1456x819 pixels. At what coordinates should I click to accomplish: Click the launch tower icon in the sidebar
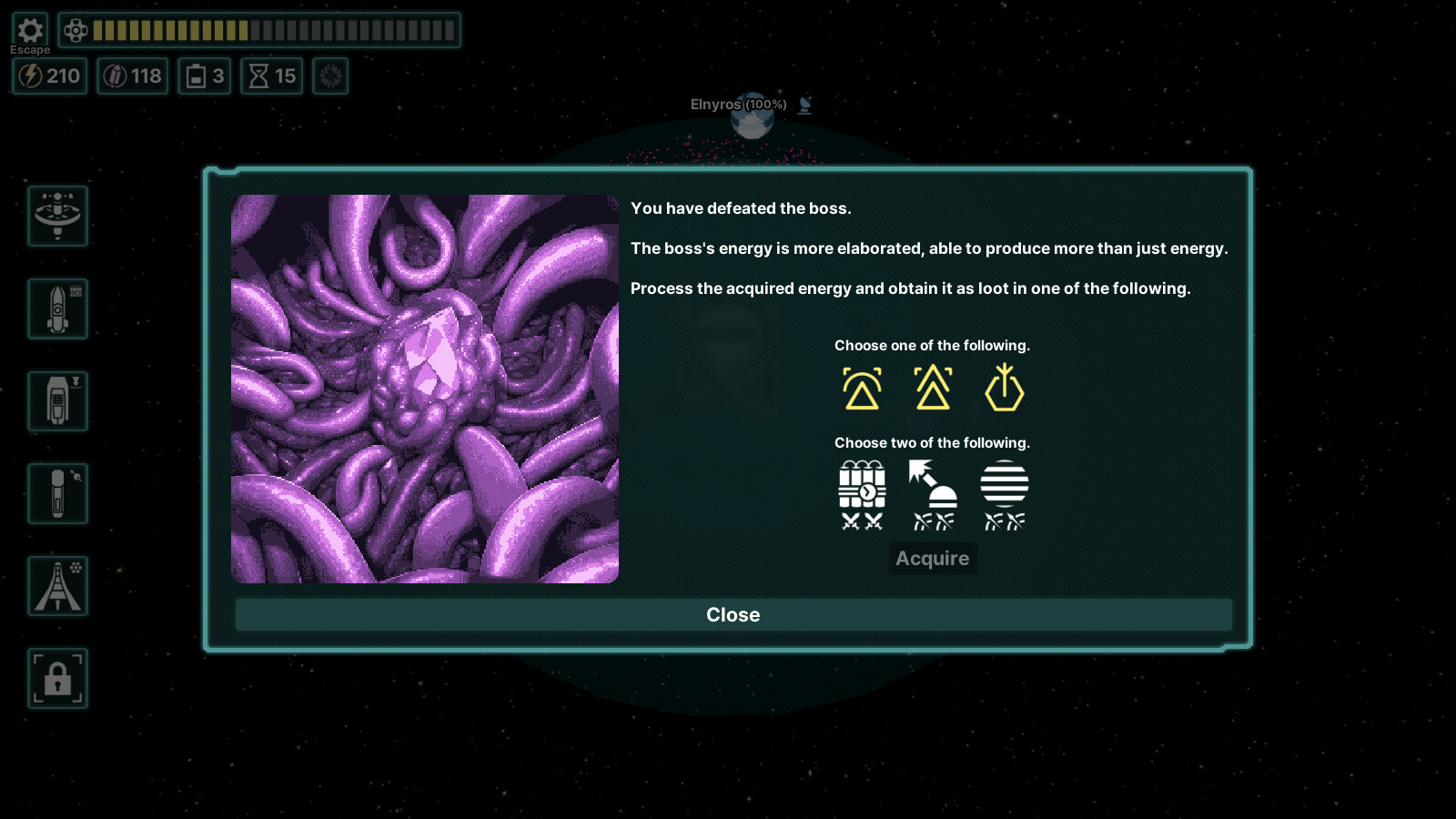(x=57, y=586)
